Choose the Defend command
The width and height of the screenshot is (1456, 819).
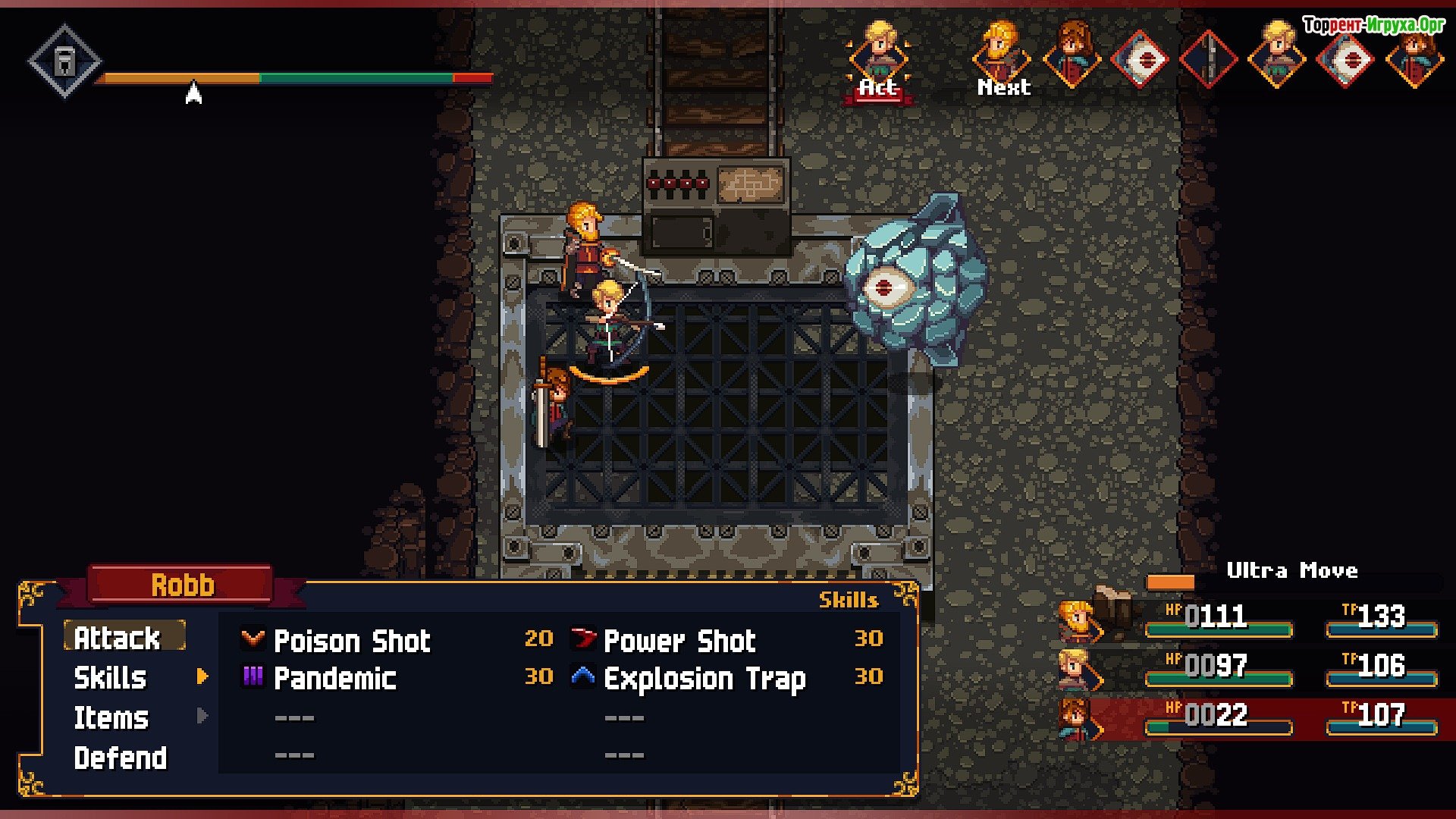point(121,758)
